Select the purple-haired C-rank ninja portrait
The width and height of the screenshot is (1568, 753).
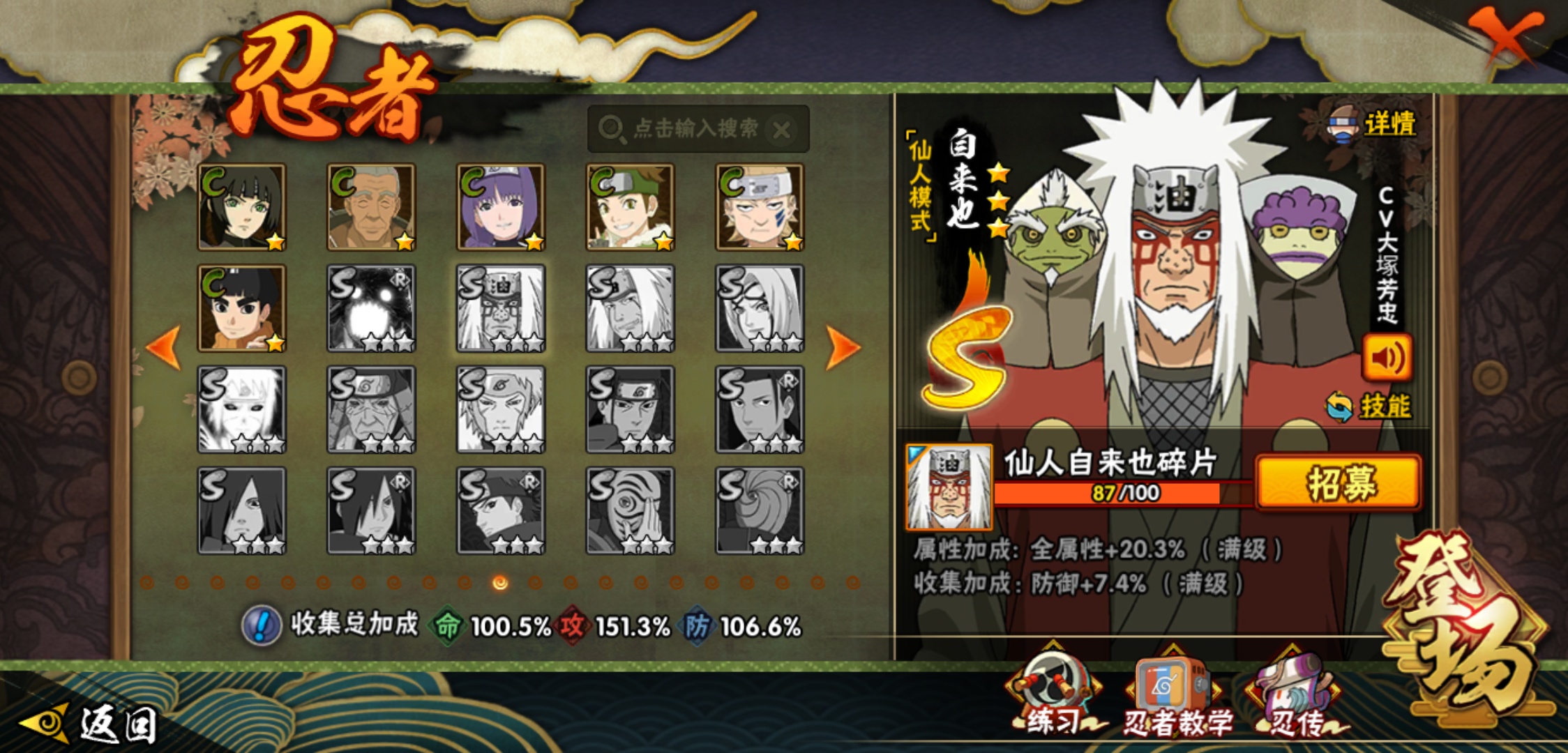point(500,207)
